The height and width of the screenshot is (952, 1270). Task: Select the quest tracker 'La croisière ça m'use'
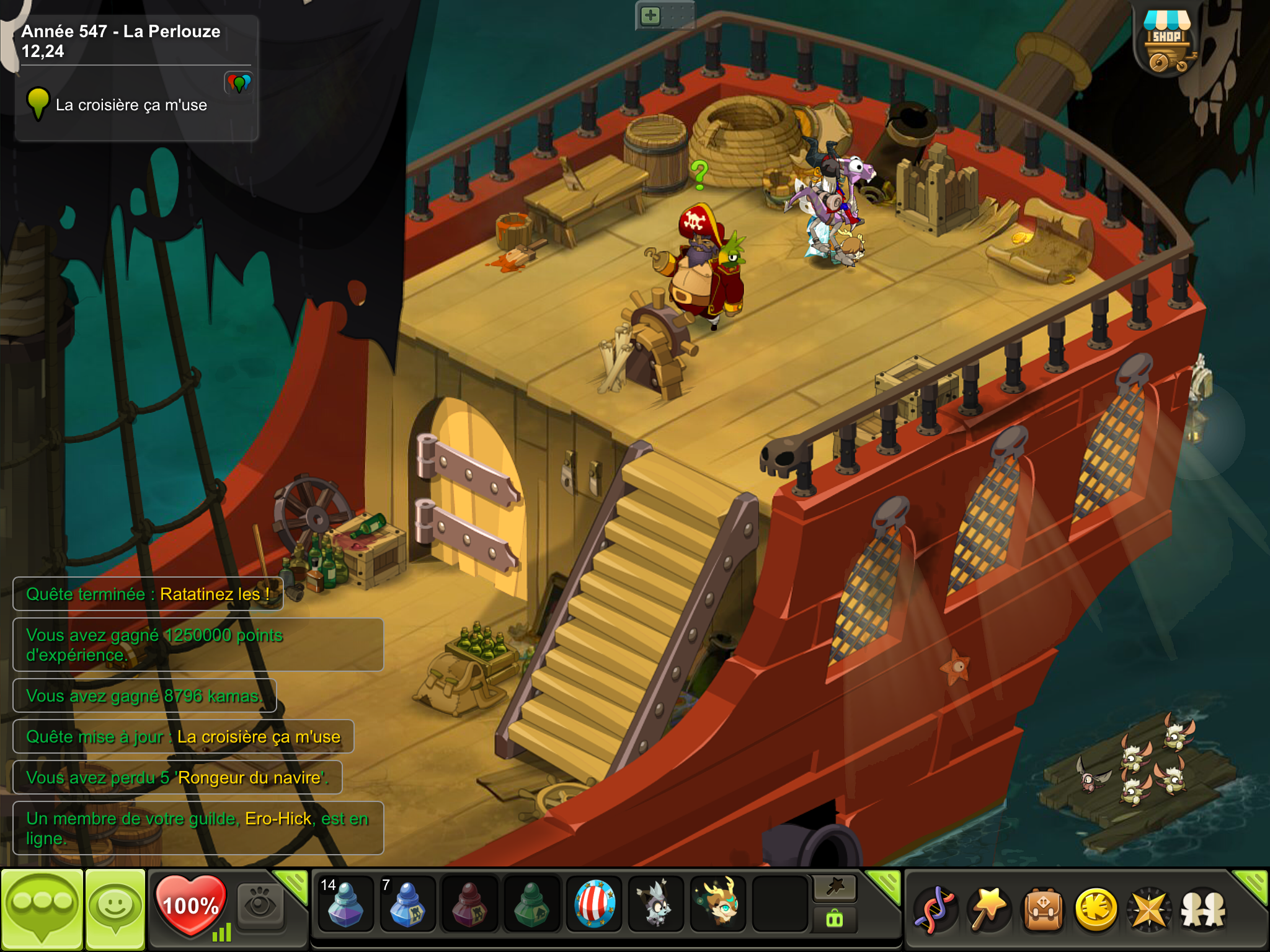pos(131,105)
